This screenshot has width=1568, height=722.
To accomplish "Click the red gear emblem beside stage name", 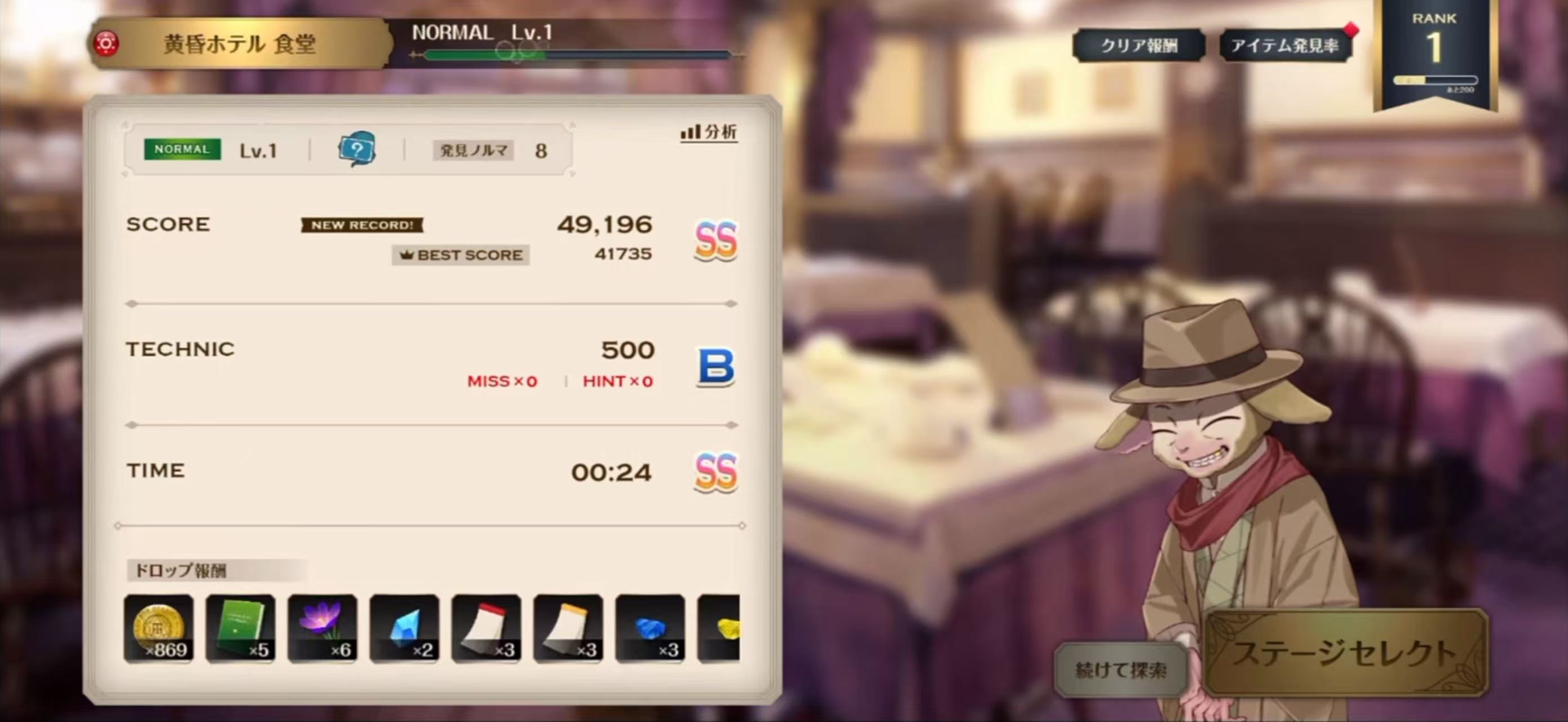I will (x=106, y=44).
